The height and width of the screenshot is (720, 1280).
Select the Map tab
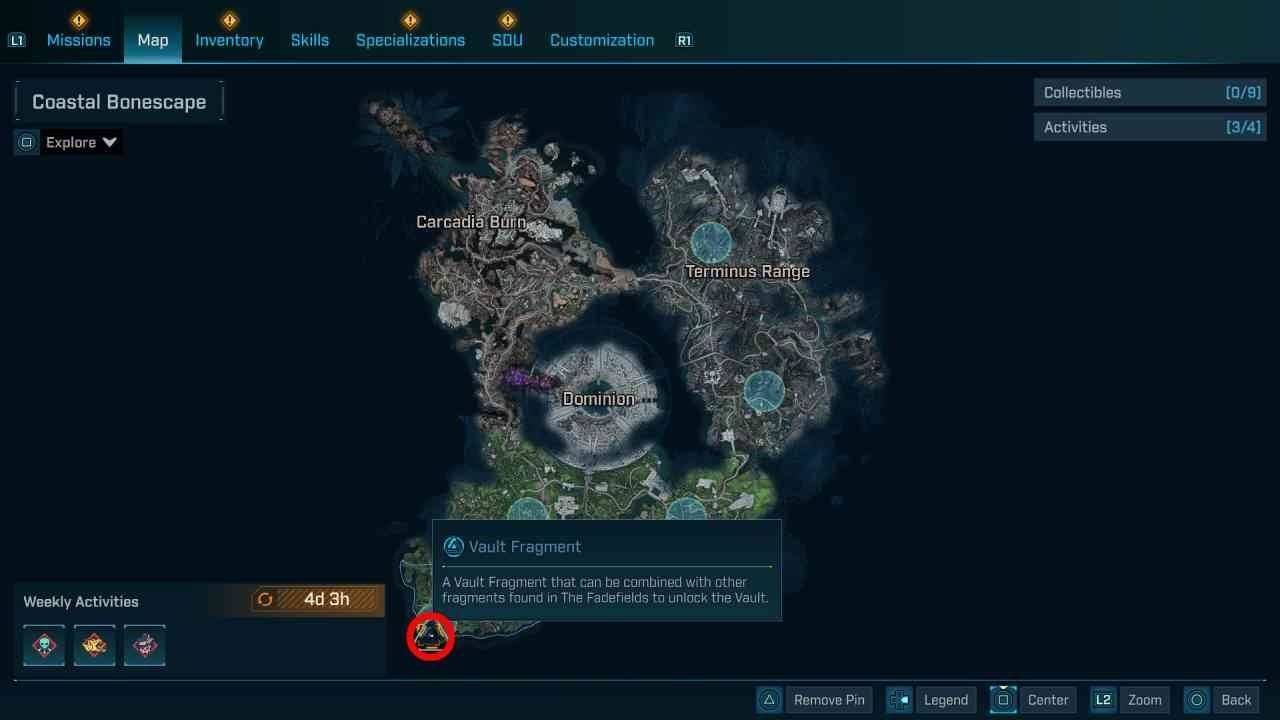[153, 40]
